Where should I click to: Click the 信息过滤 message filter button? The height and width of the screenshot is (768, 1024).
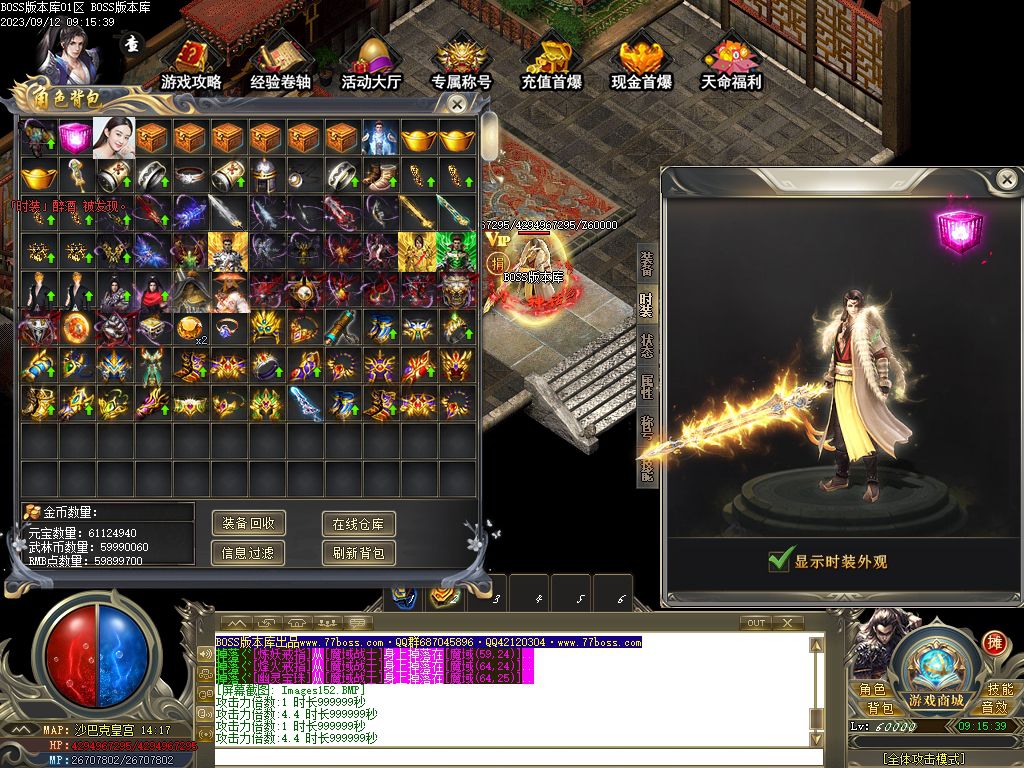pyautogui.click(x=249, y=552)
